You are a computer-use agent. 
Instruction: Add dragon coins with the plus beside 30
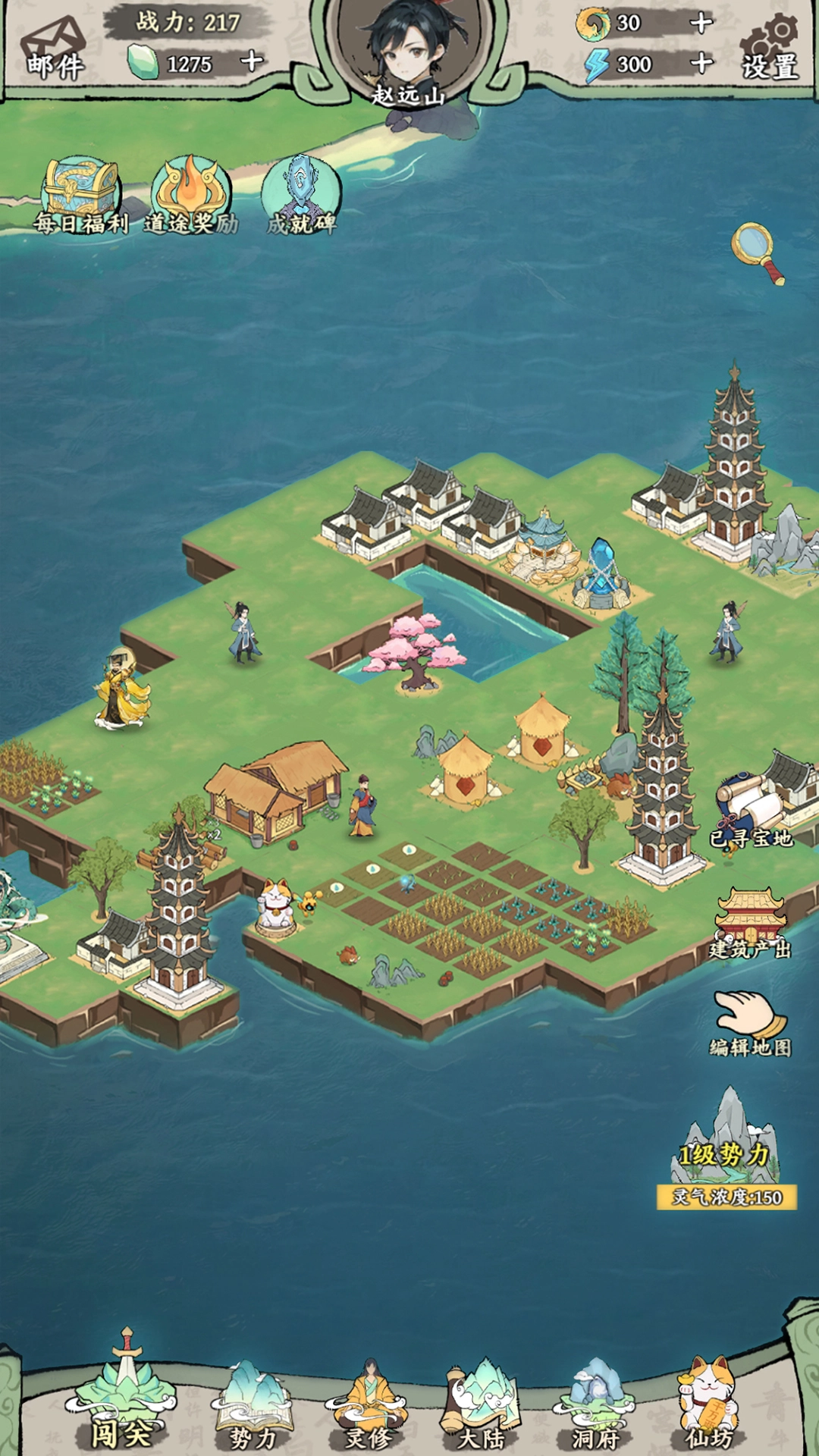[701, 24]
